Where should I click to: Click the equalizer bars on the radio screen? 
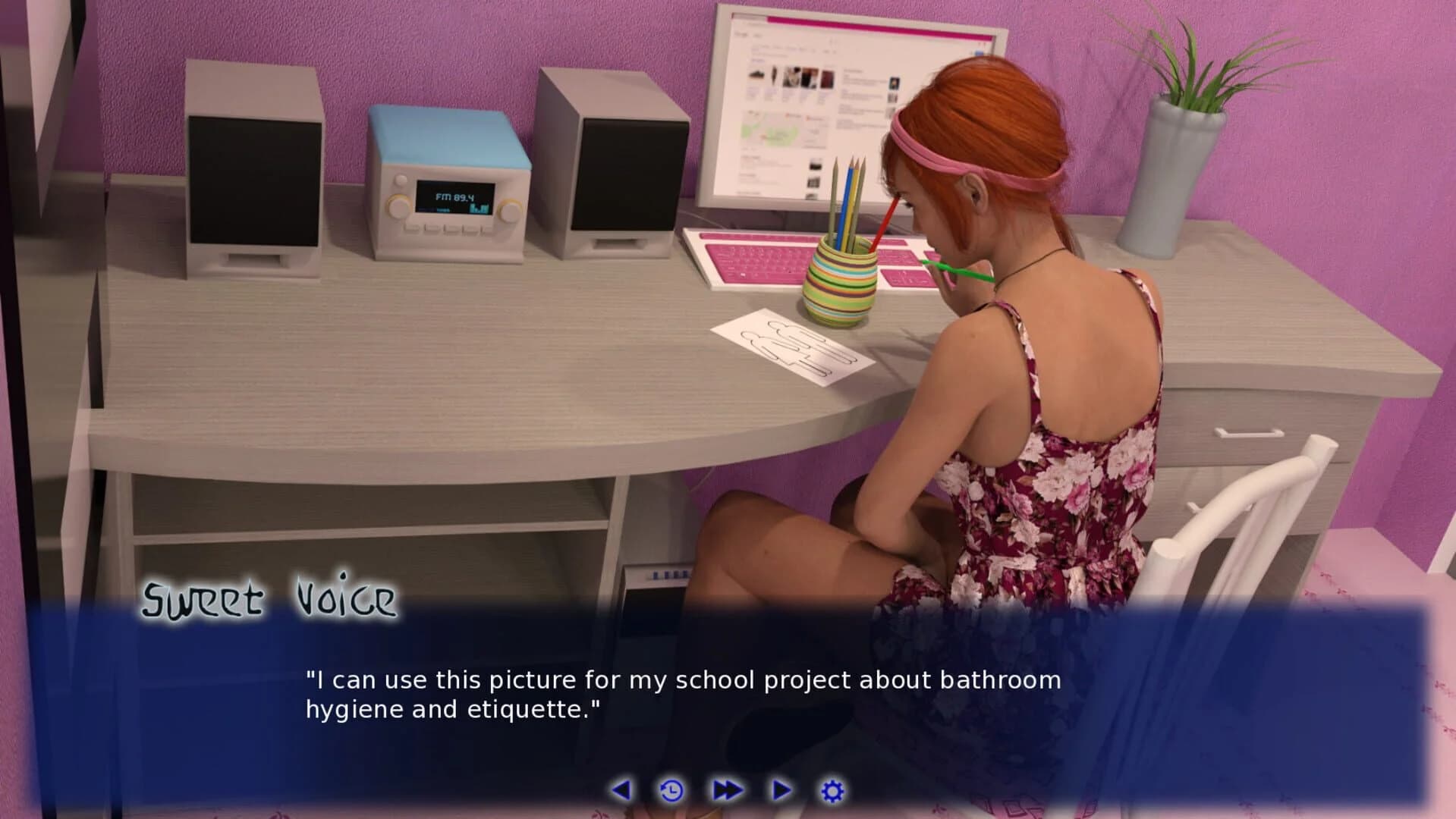479,207
